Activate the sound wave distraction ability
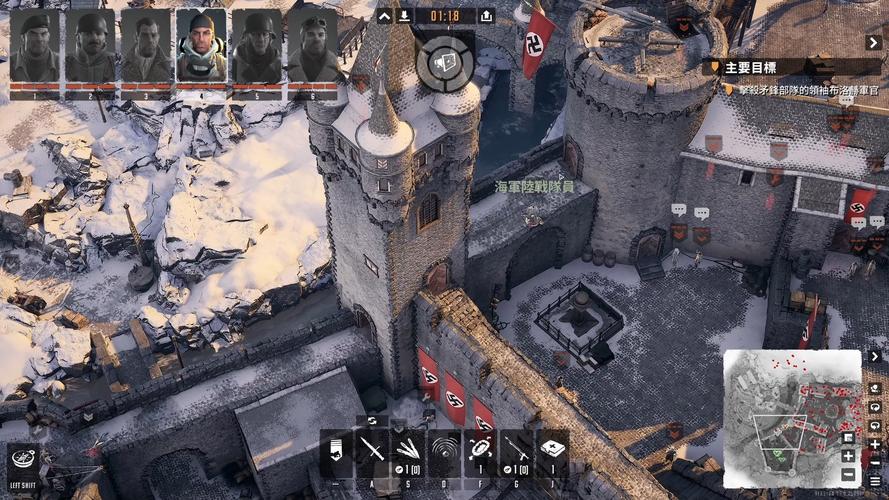889x500 pixels. click(x=445, y=450)
